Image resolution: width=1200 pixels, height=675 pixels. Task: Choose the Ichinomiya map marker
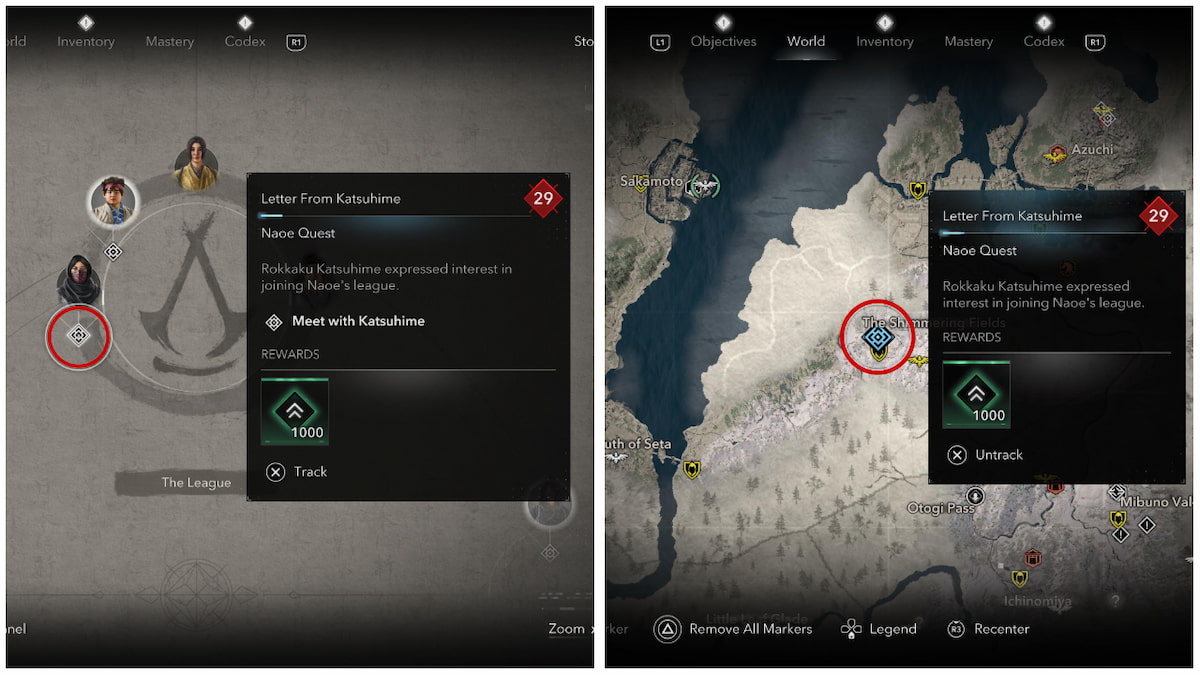pos(1019,579)
